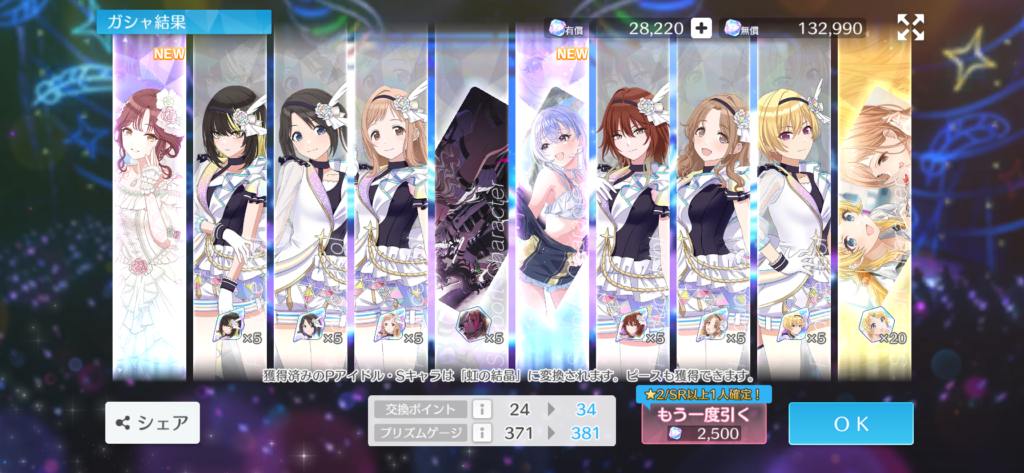Pull again for 2,500 gems
The image size is (1024, 473).
tap(704, 423)
